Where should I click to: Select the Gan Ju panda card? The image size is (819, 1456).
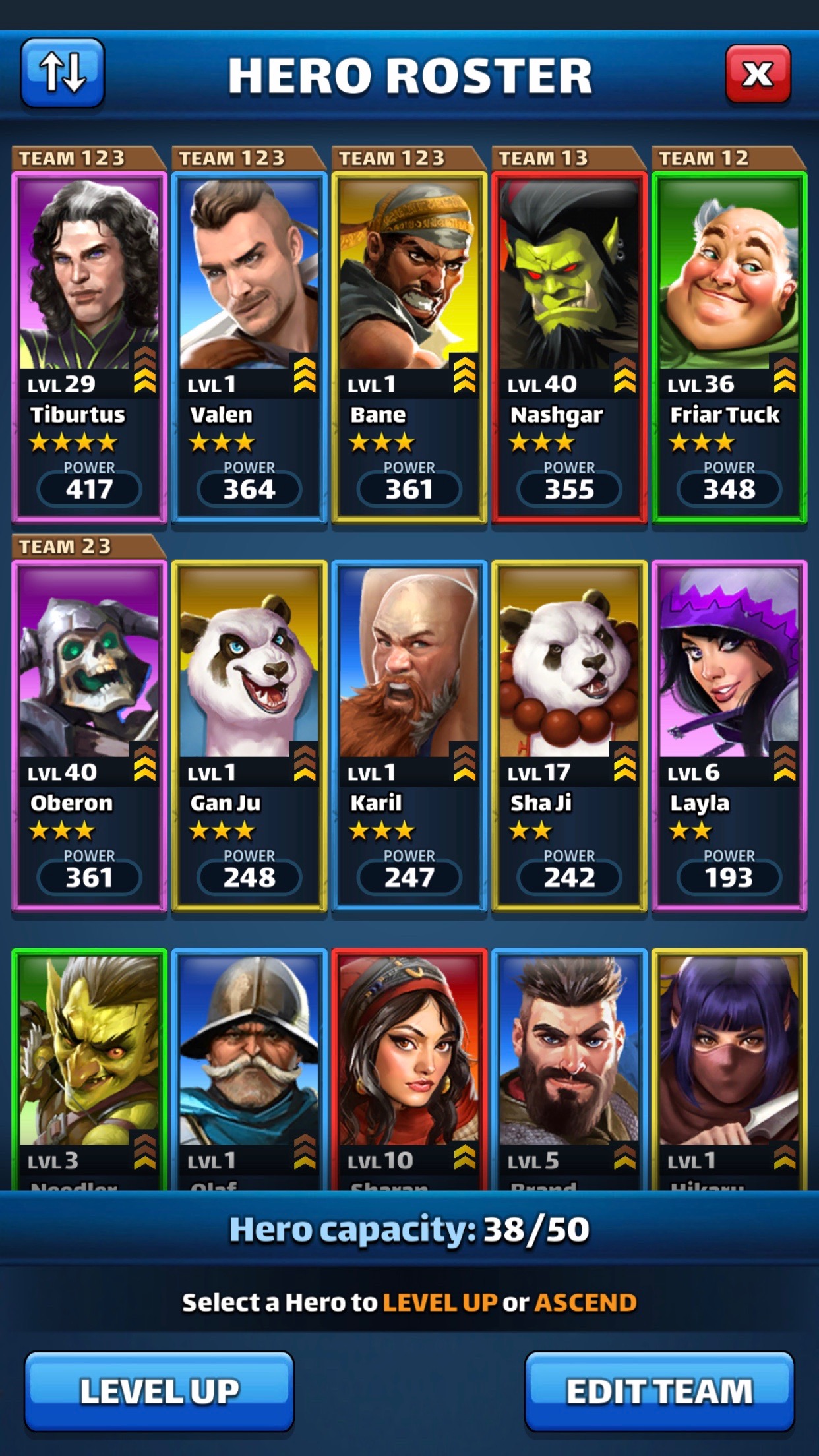click(x=249, y=735)
